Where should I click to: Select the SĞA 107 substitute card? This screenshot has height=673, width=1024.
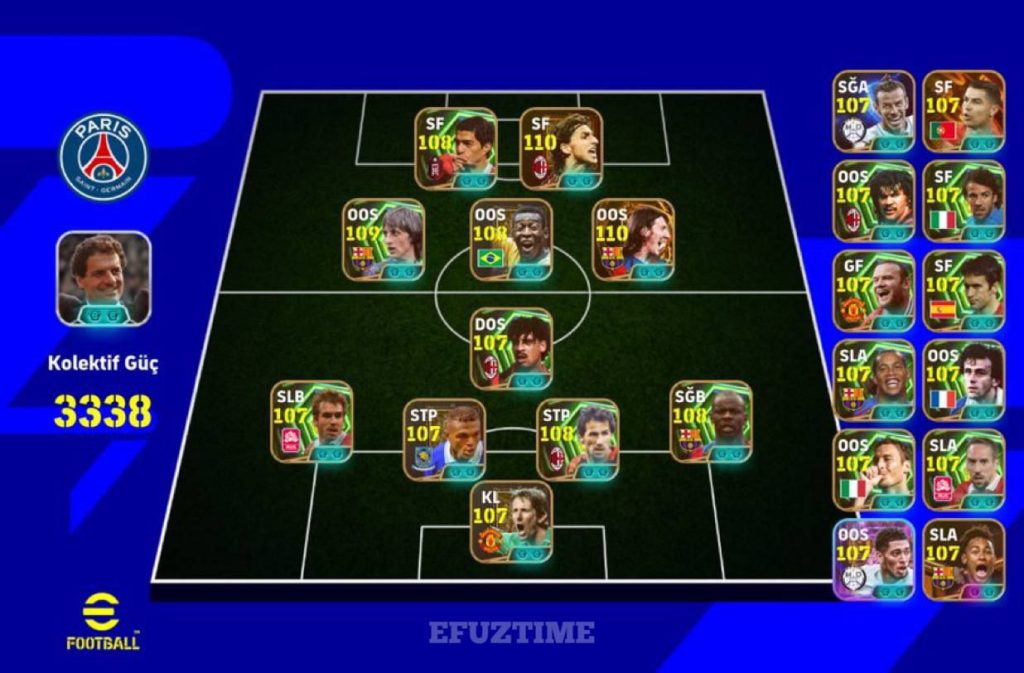[874, 110]
